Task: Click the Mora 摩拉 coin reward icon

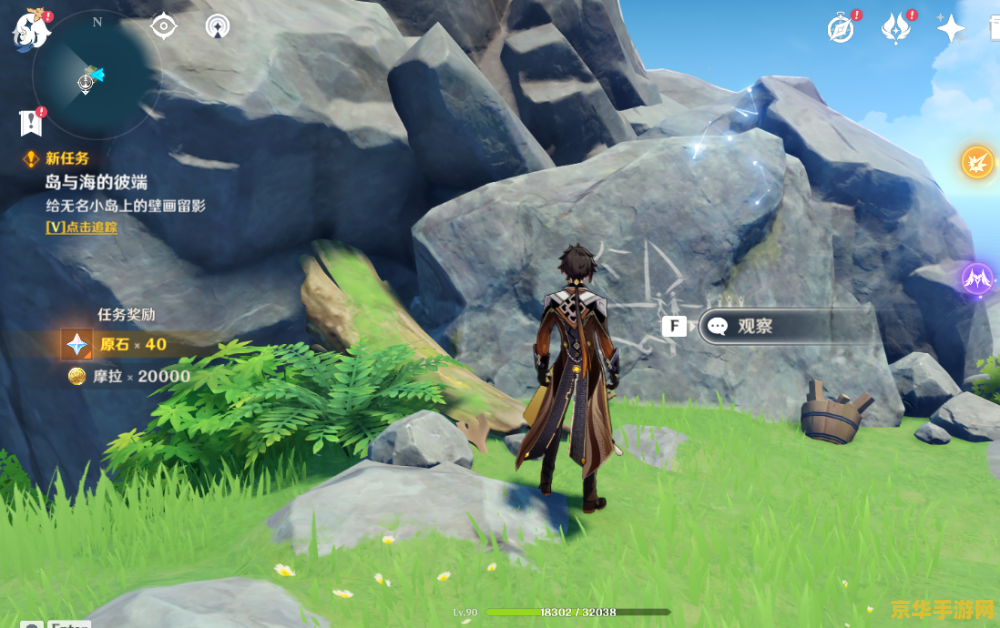Action: tap(77, 376)
